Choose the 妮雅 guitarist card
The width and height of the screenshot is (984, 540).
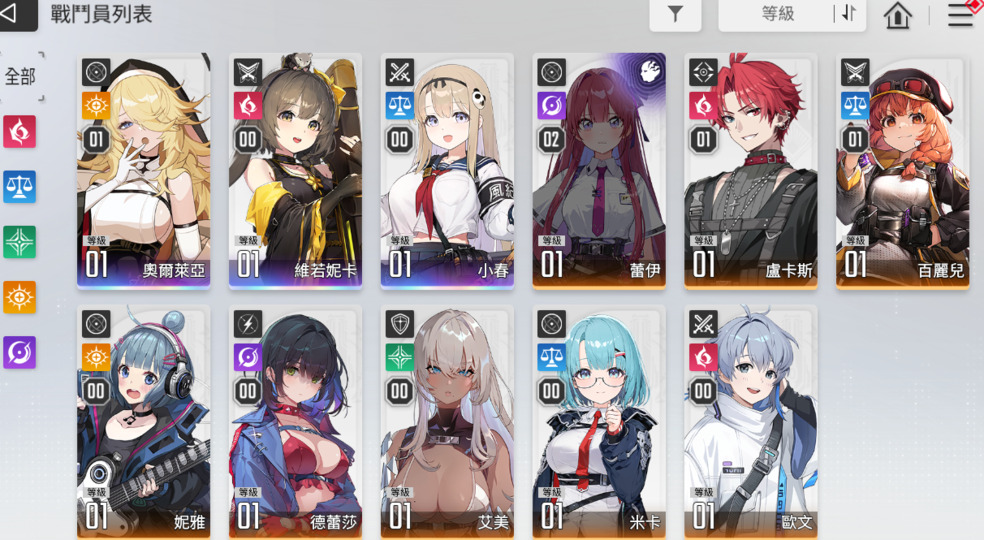[144, 422]
